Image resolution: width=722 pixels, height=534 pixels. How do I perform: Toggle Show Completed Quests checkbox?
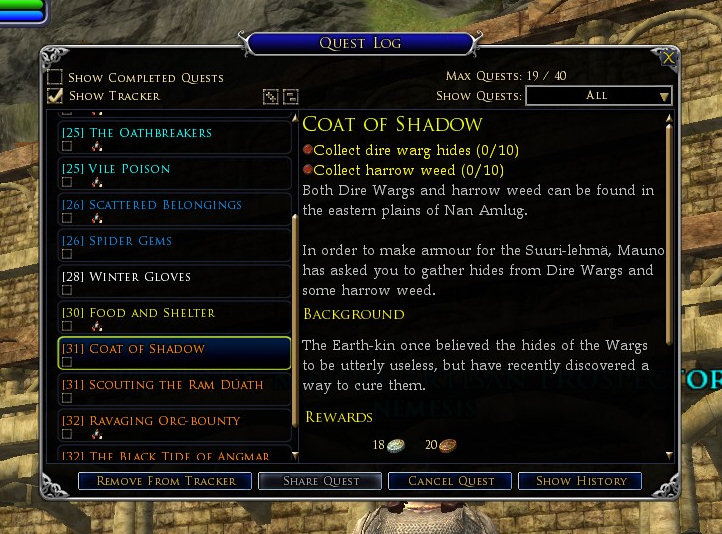pos(56,78)
